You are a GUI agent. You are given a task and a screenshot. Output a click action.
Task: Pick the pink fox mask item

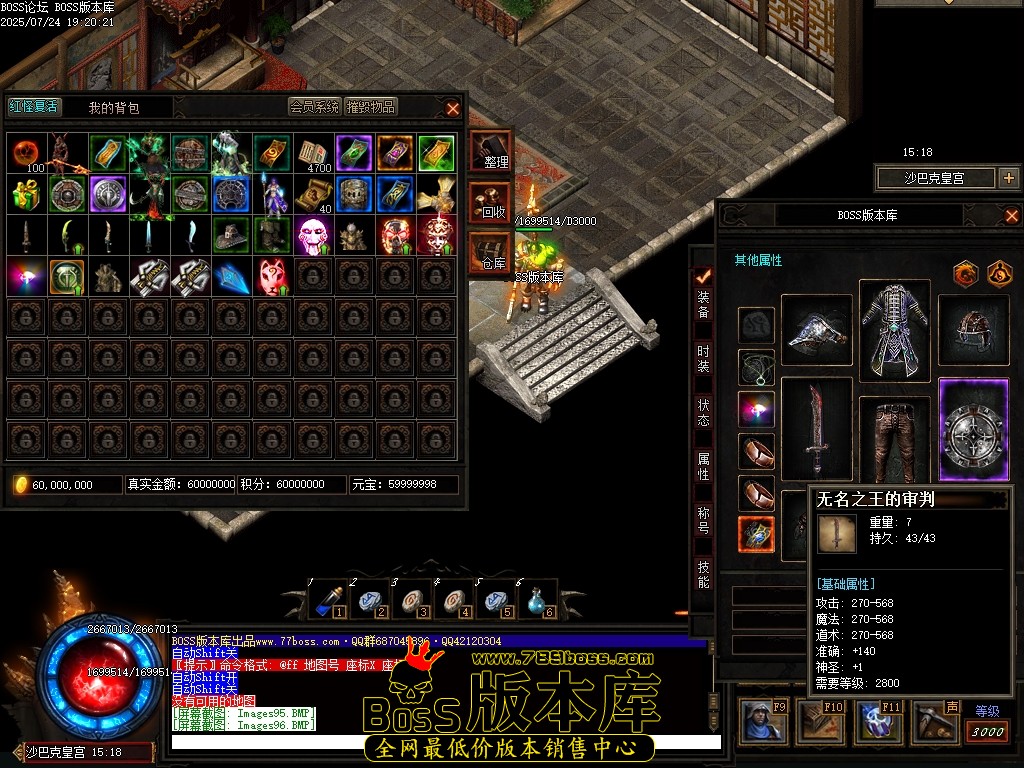(x=273, y=275)
